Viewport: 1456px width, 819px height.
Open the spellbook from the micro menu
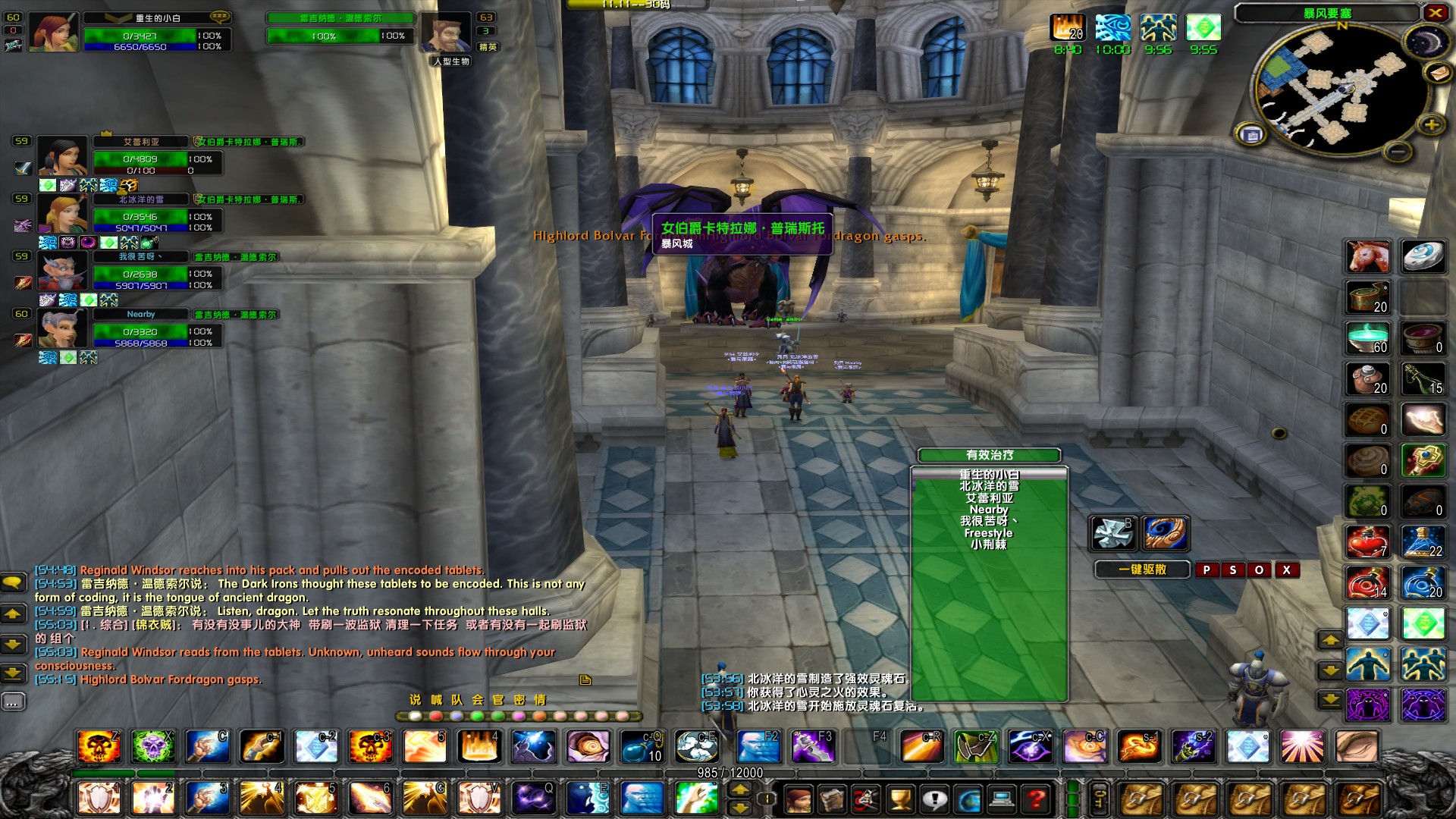832,799
